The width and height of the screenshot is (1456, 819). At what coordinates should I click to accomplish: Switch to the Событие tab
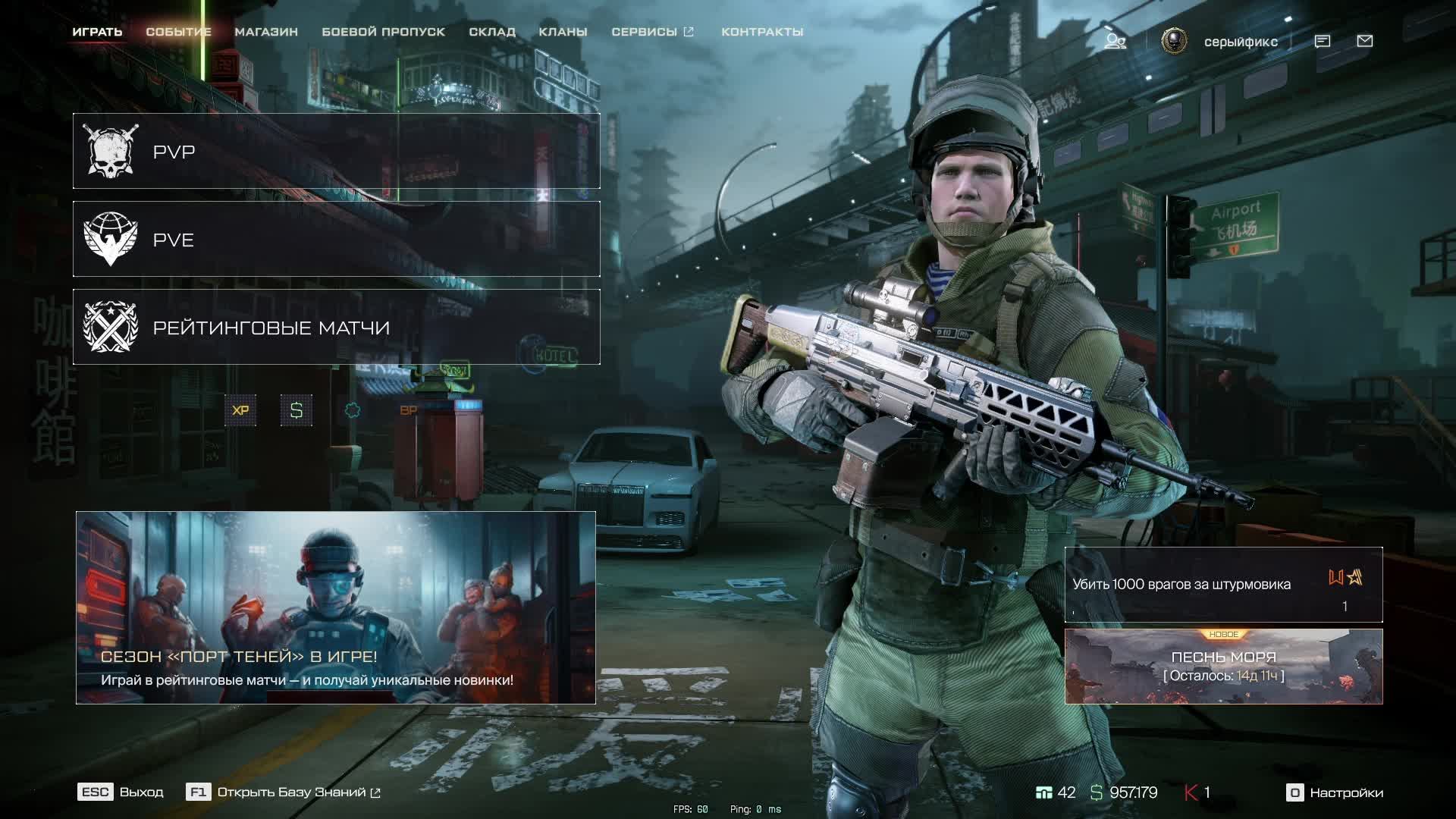click(x=178, y=32)
